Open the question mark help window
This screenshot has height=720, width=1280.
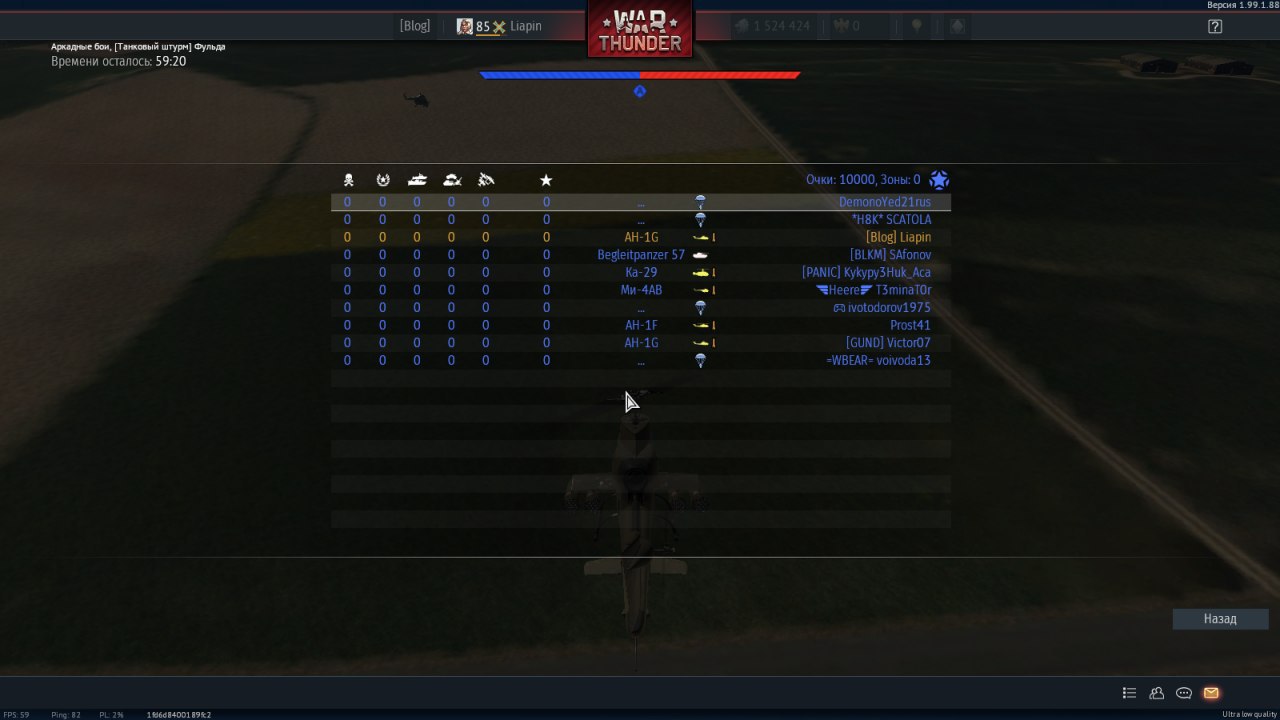pos(1215,27)
